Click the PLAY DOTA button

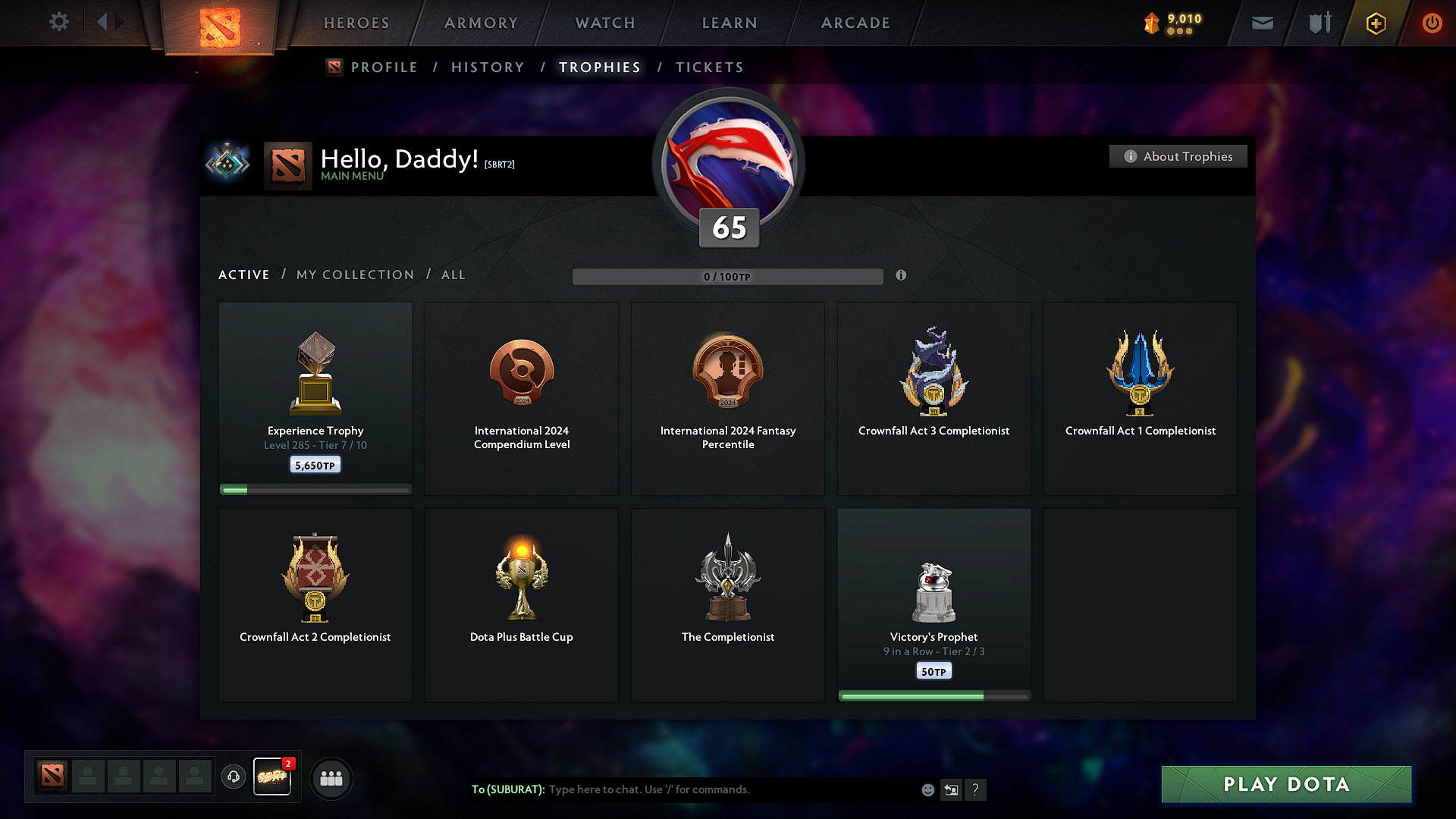[1285, 784]
